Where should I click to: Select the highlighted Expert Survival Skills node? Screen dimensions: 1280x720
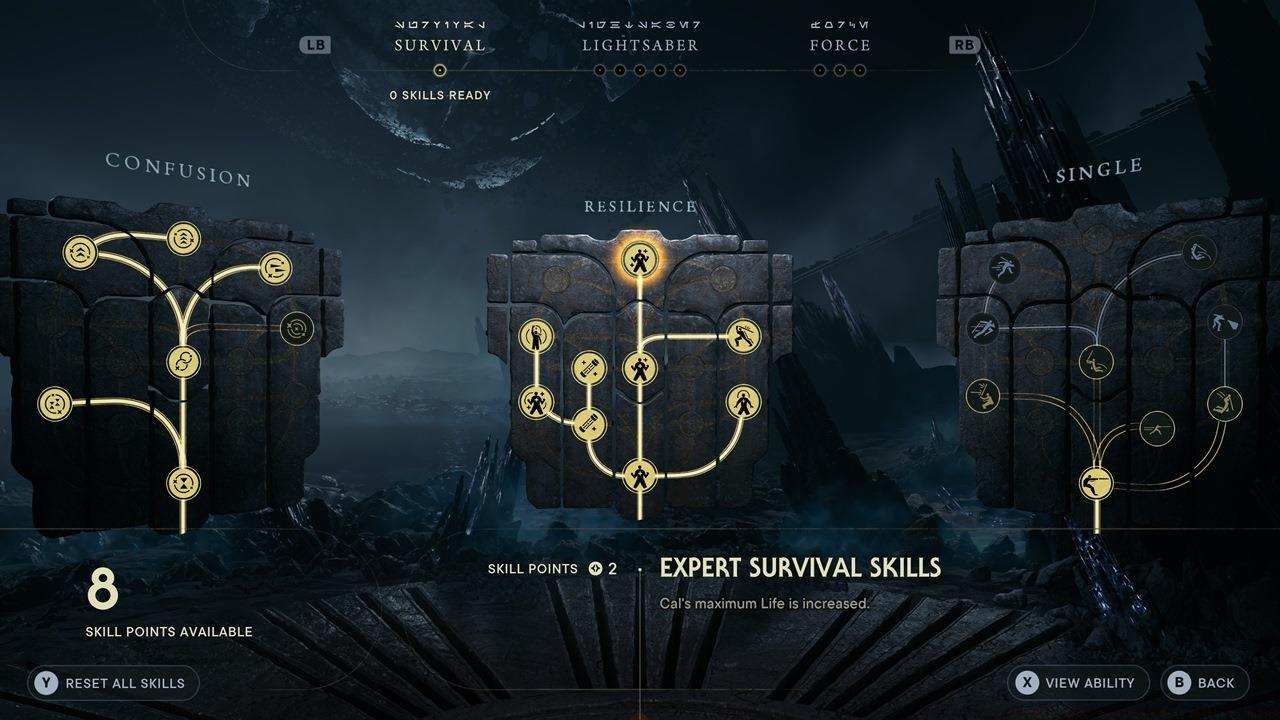click(638, 258)
